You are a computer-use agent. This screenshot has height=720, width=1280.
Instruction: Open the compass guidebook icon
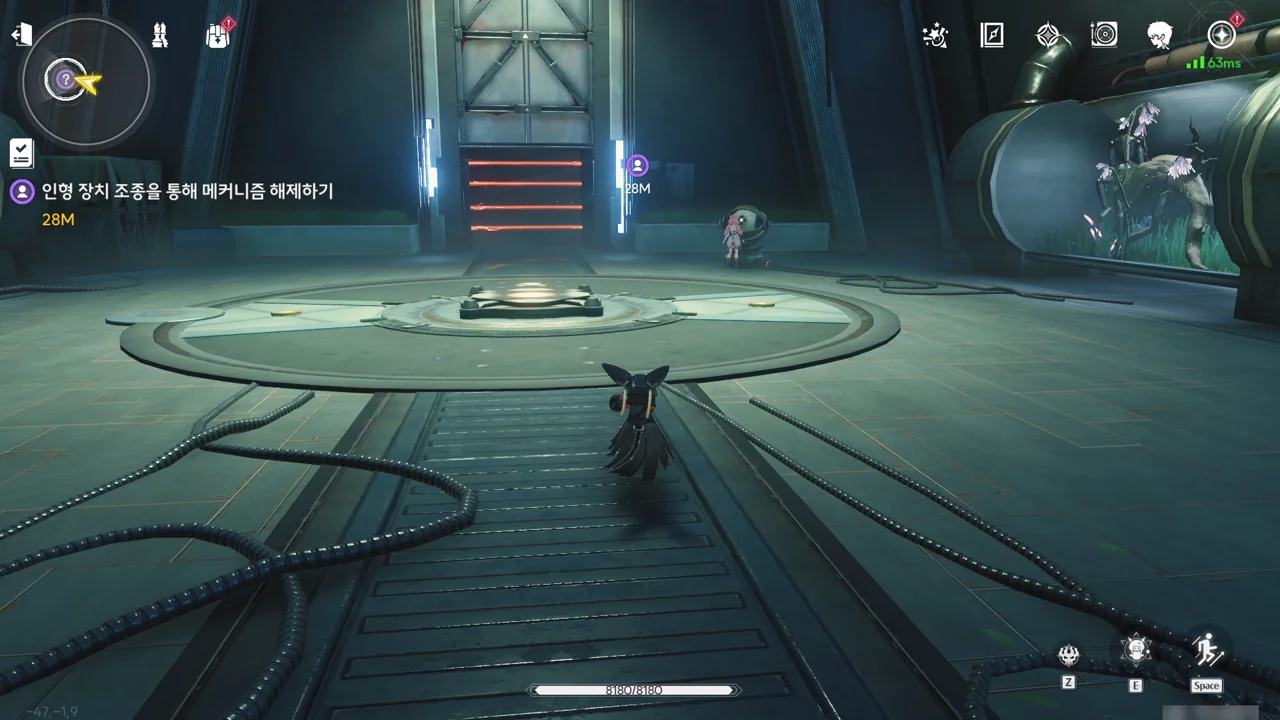991,35
